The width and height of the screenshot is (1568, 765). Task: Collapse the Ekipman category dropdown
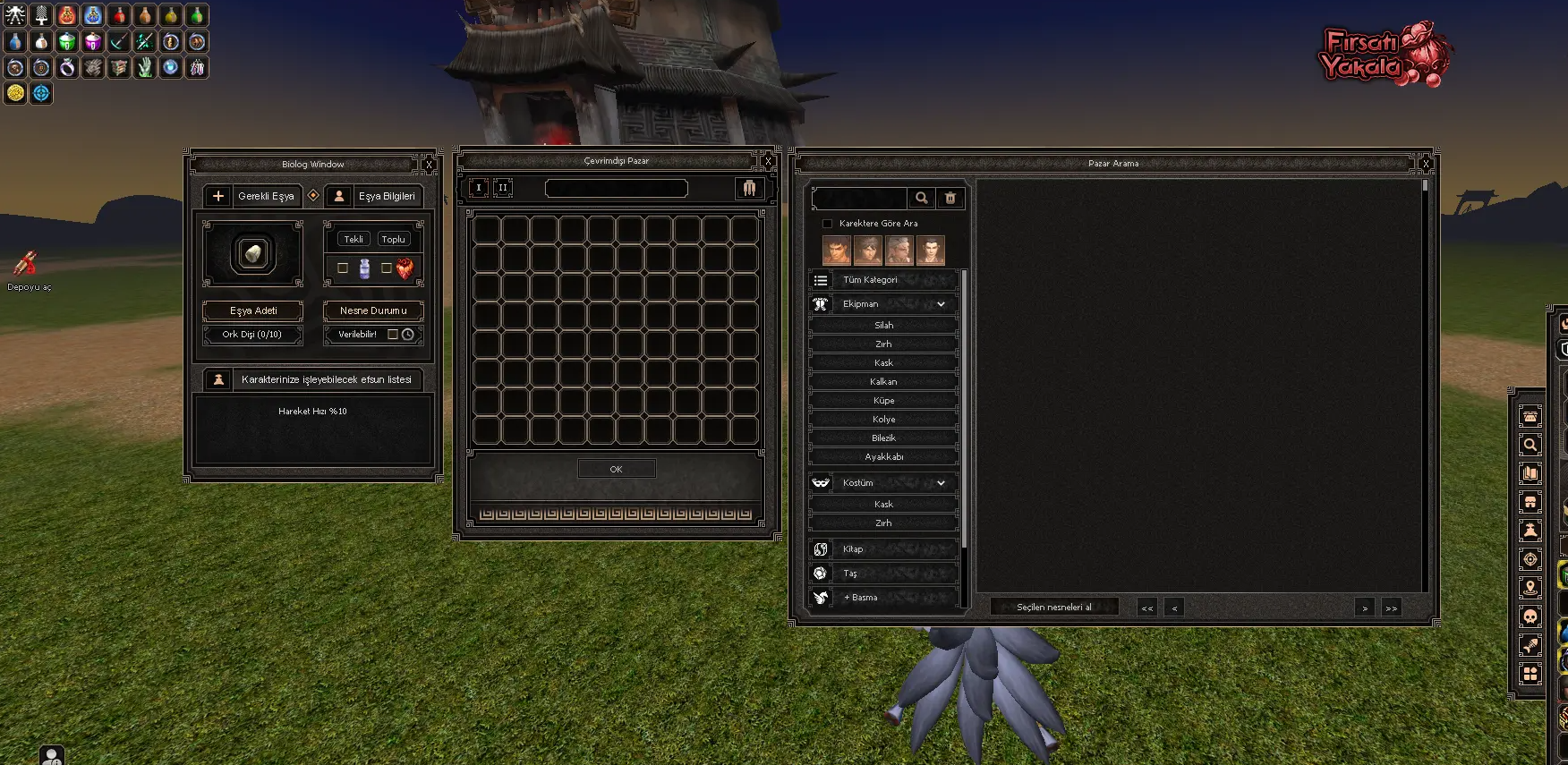941,304
